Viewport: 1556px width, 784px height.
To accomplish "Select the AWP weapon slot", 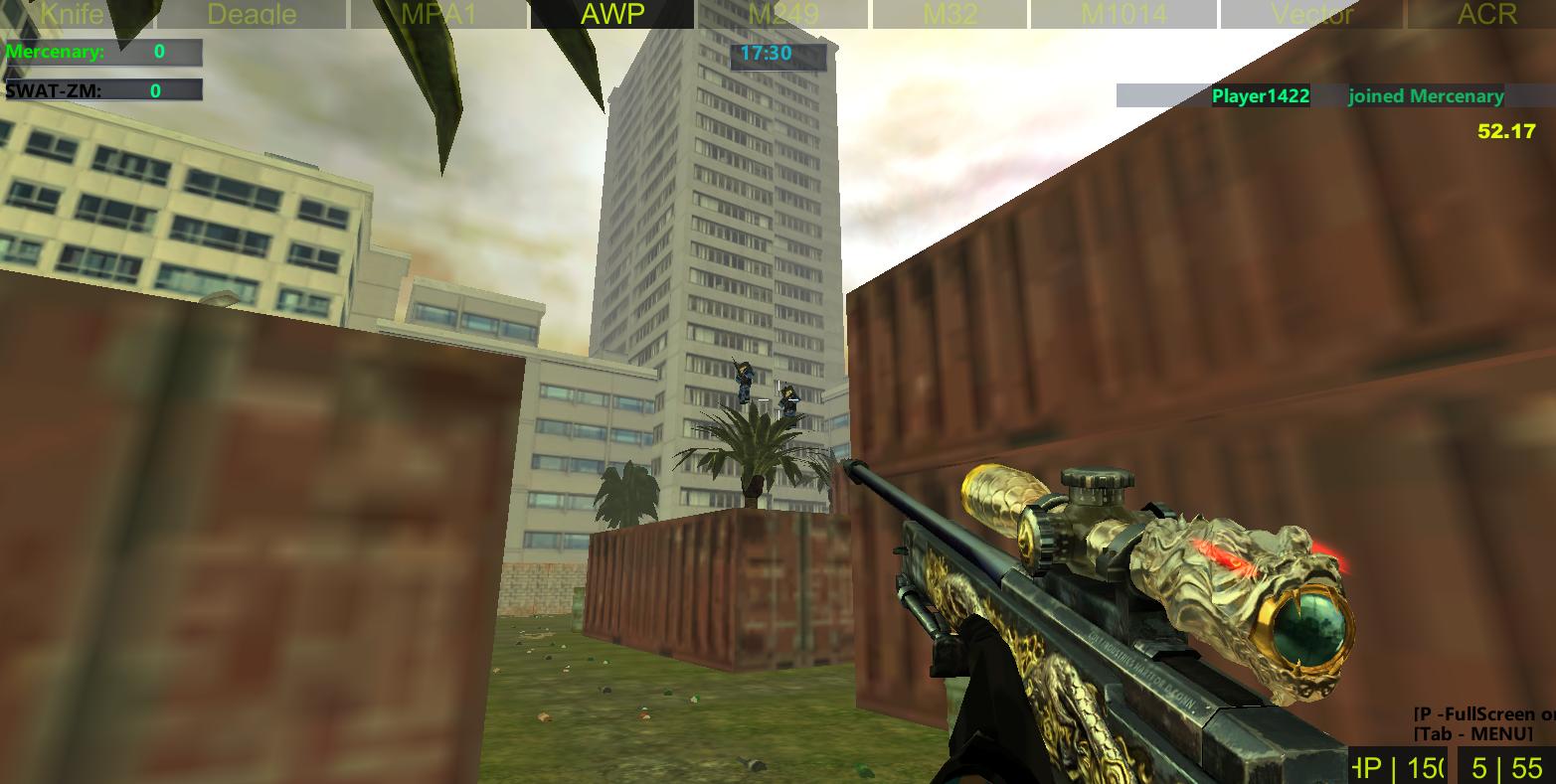I will [610, 14].
